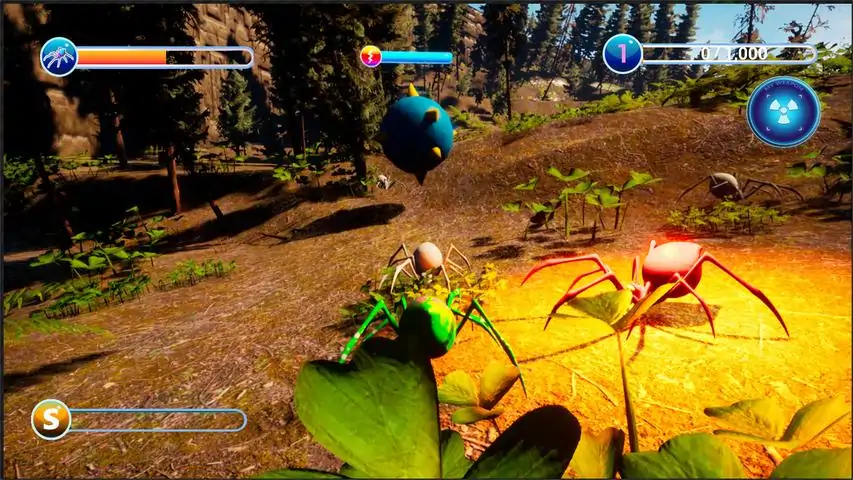
Task: Click the orange S stamina icon
Action: (x=51, y=419)
